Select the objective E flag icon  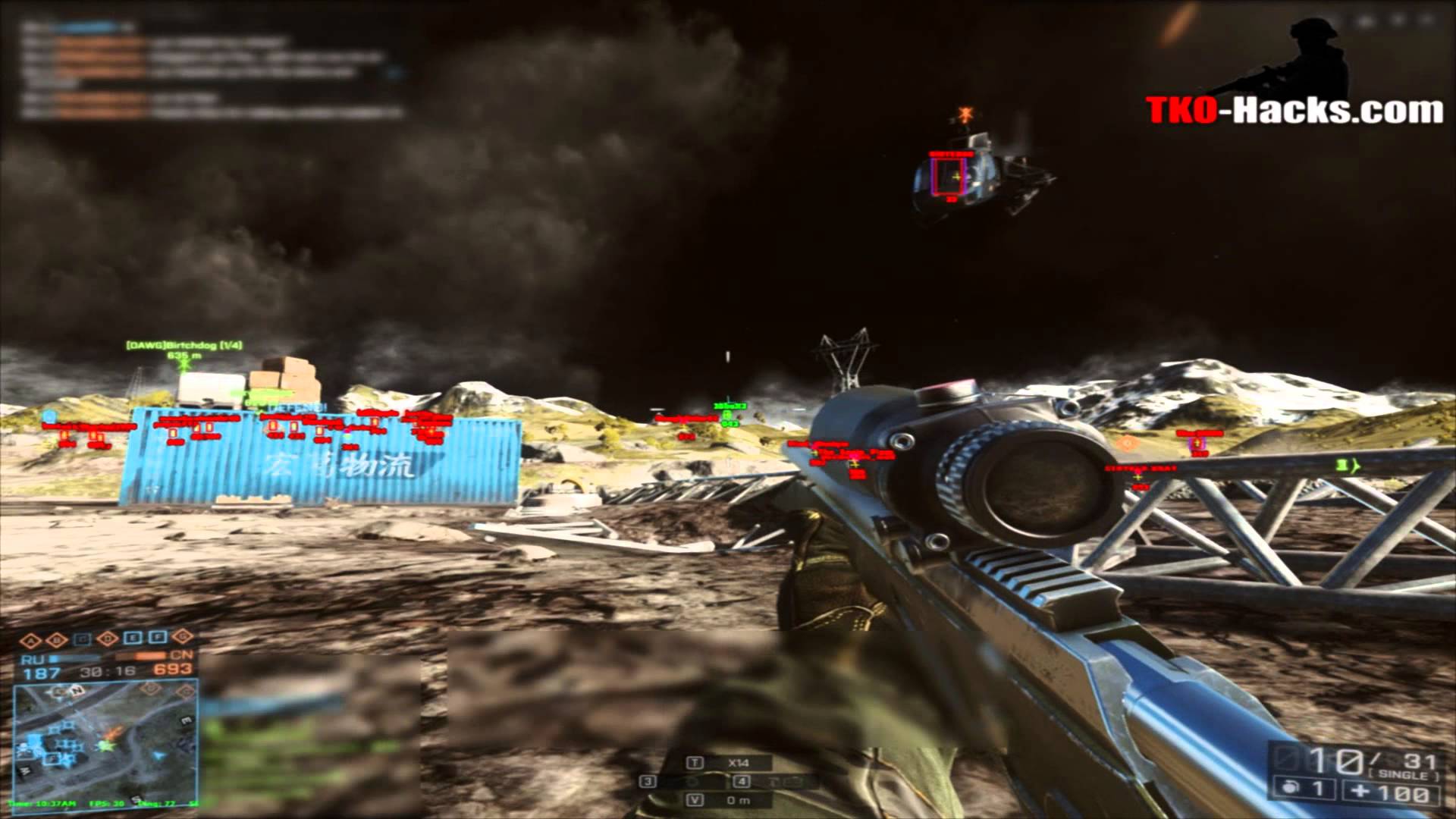pyautogui.click(x=133, y=639)
